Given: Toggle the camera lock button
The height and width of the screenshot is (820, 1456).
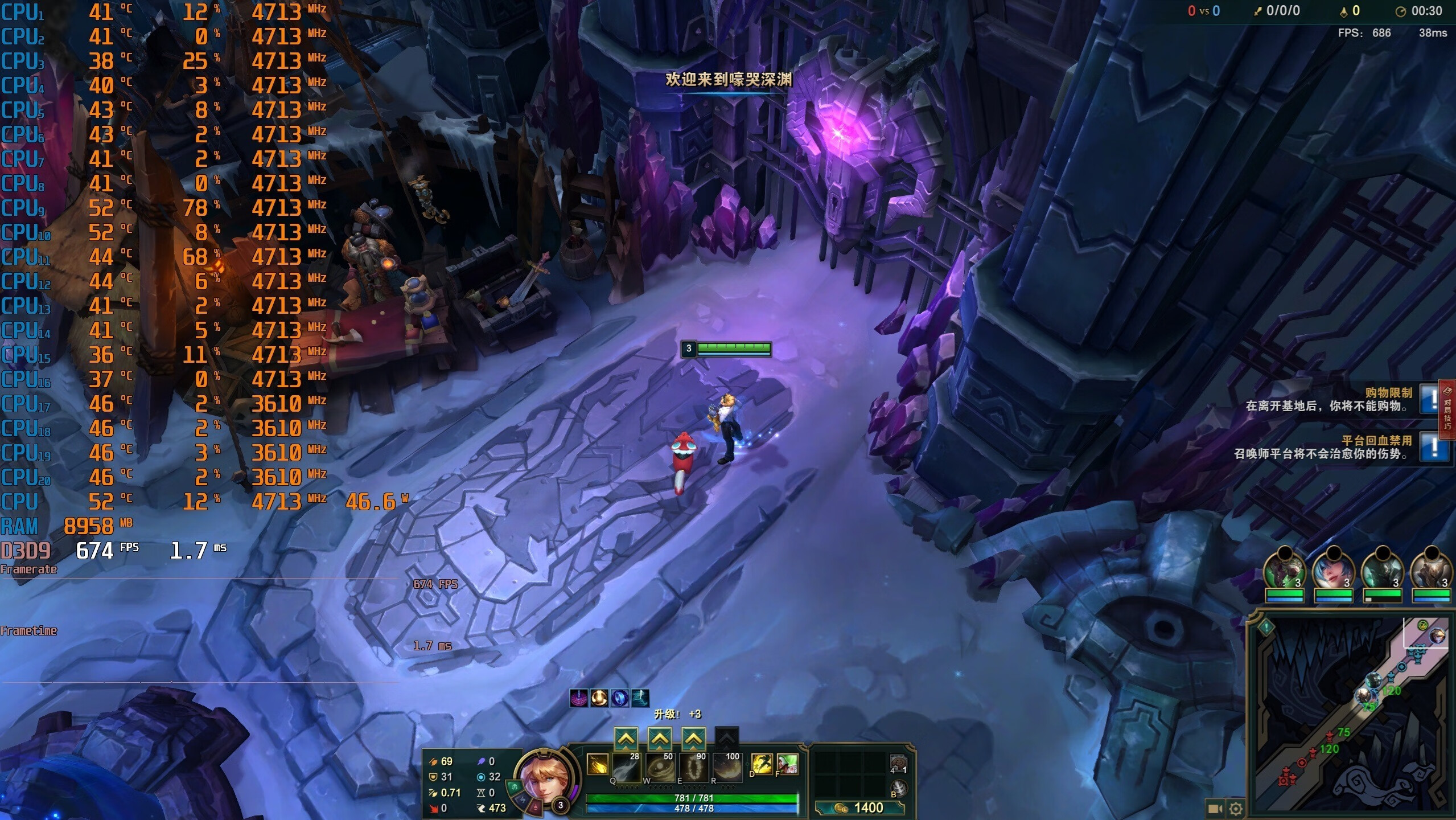Looking at the screenshot, I should coord(1215,809).
